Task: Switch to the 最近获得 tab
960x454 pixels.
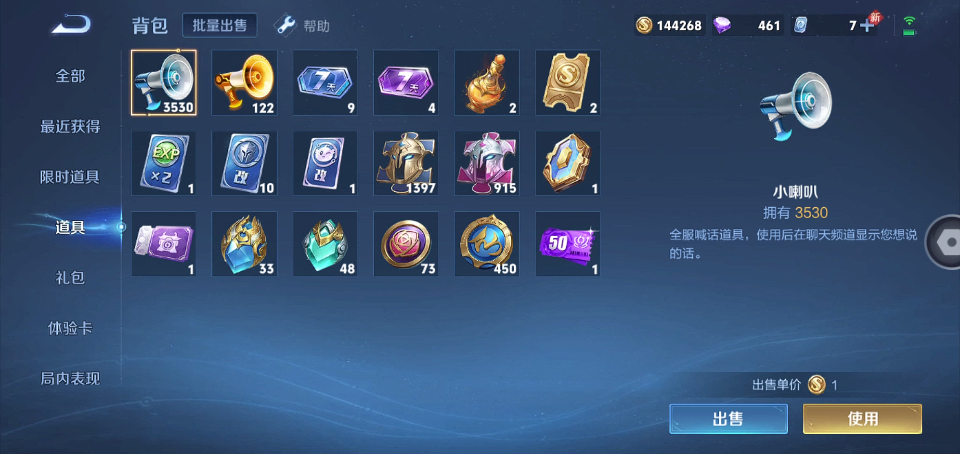Action: pyautogui.click(x=70, y=127)
